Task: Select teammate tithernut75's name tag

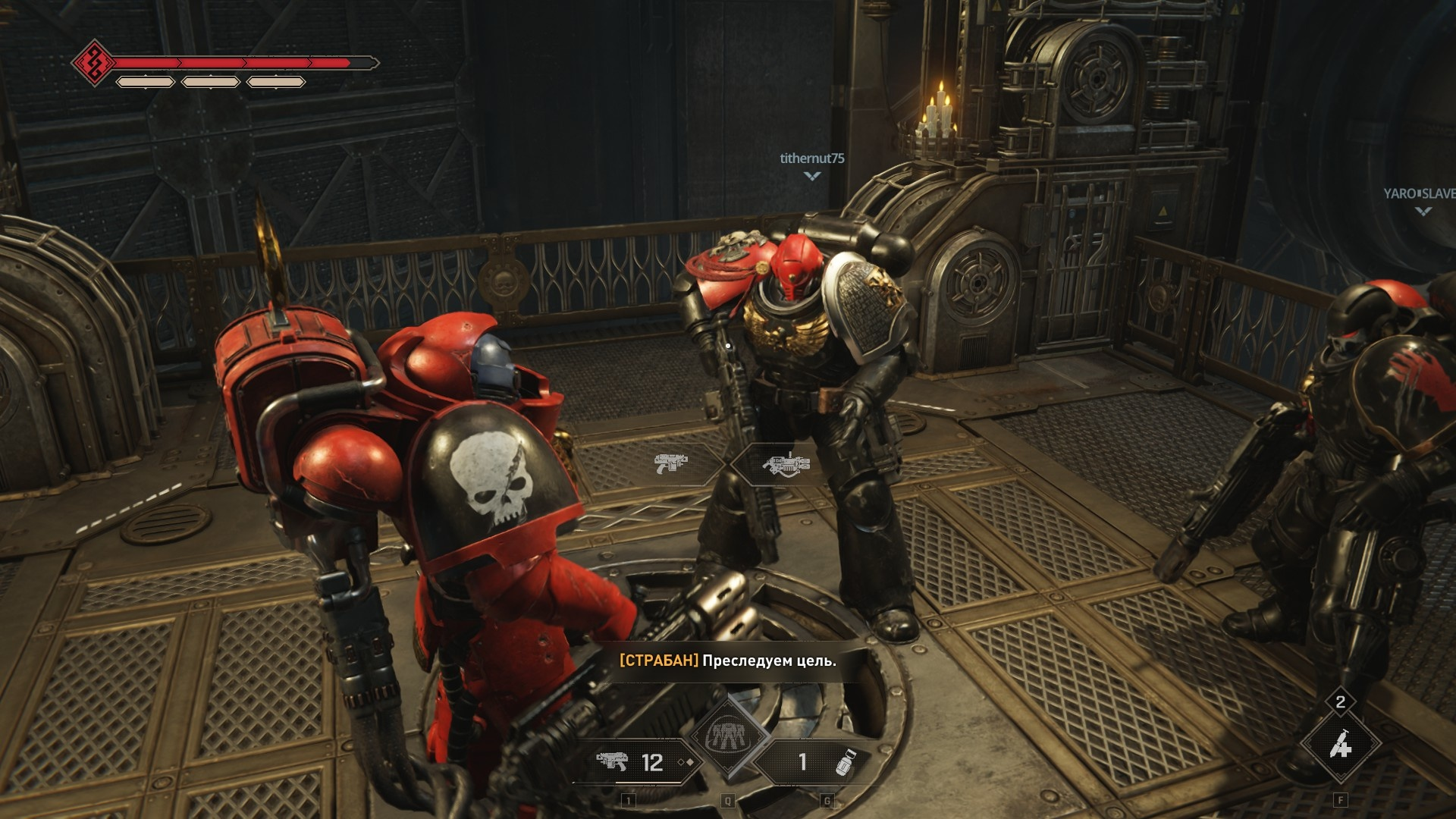Action: click(x=811, y=158)
